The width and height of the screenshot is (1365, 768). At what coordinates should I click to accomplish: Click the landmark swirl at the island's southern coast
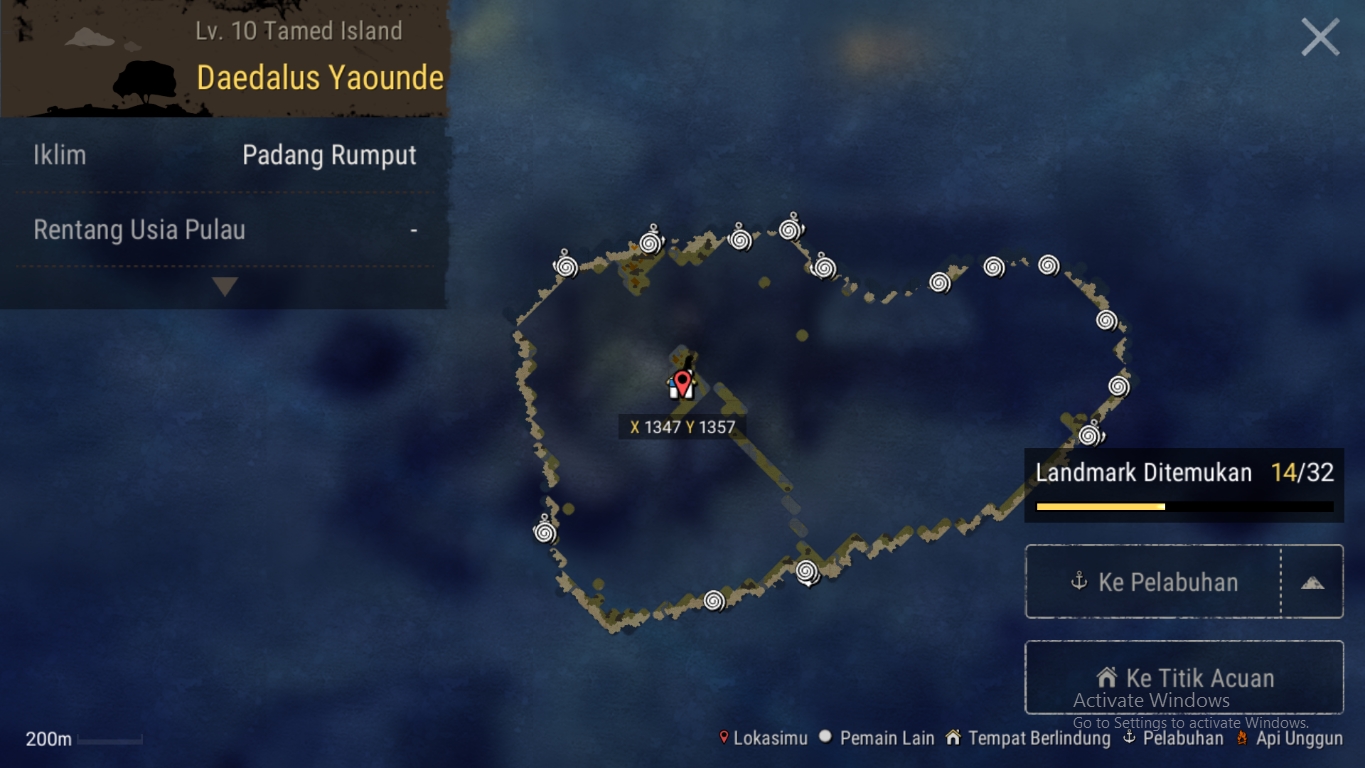tap(713, 599)
